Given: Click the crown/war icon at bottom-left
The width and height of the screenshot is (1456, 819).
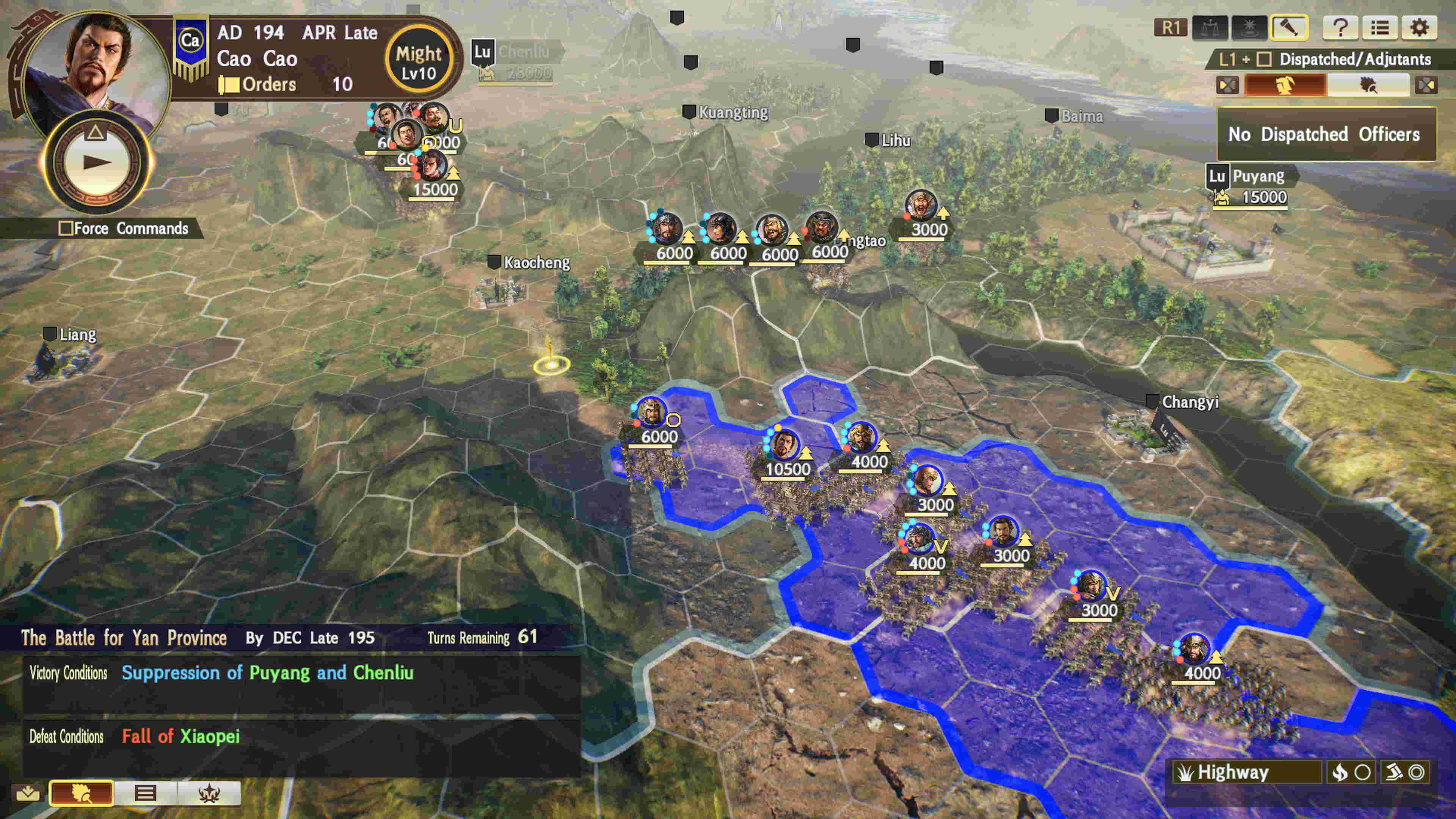Looking at the screenshot, I should point(209,793).
